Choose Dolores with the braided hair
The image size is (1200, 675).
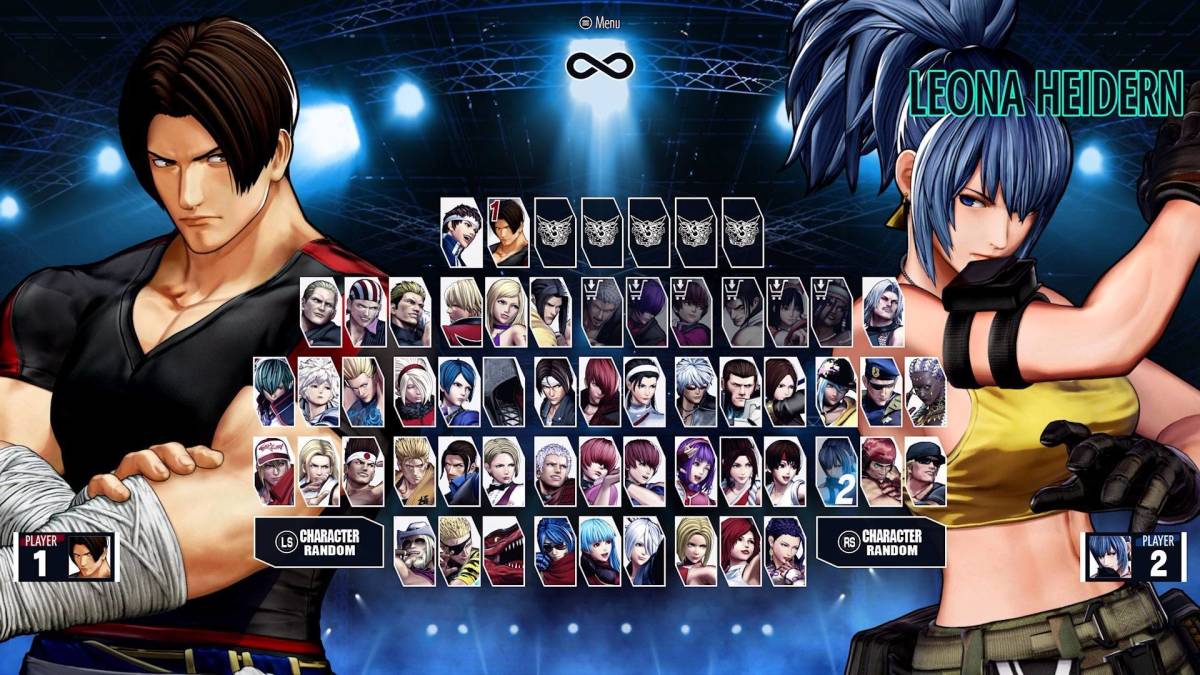tap(926, 392)
